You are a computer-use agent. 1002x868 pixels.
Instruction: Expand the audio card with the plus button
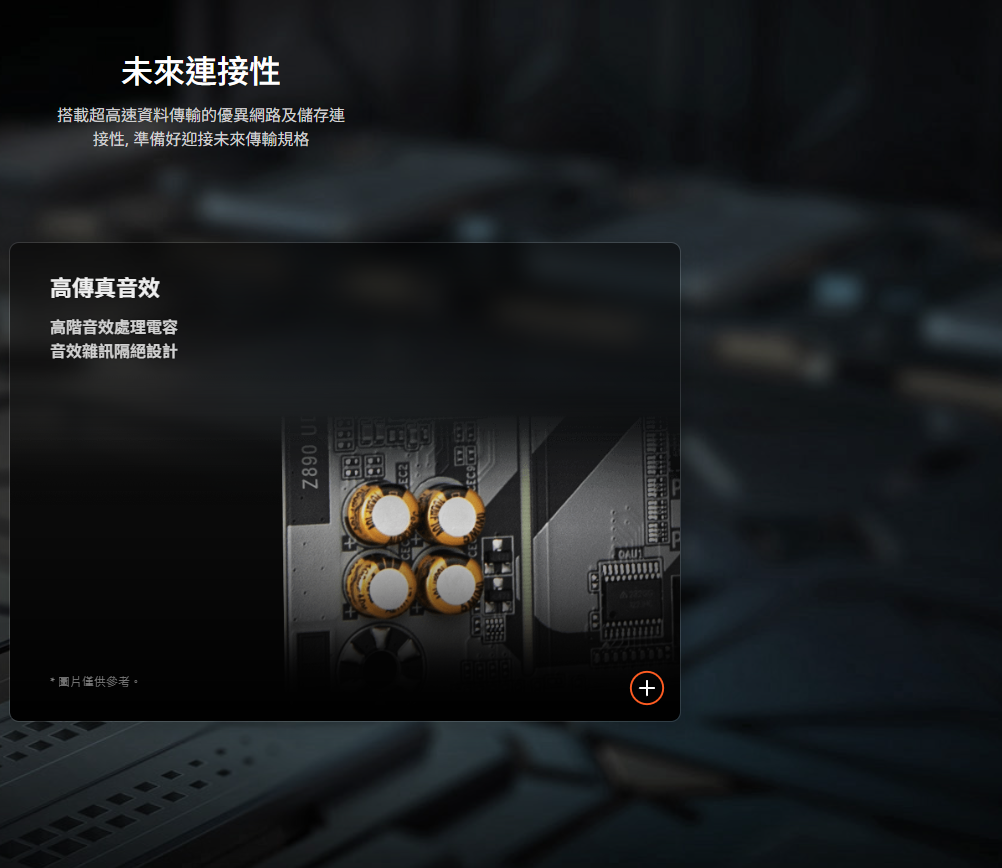coord(647,688)
